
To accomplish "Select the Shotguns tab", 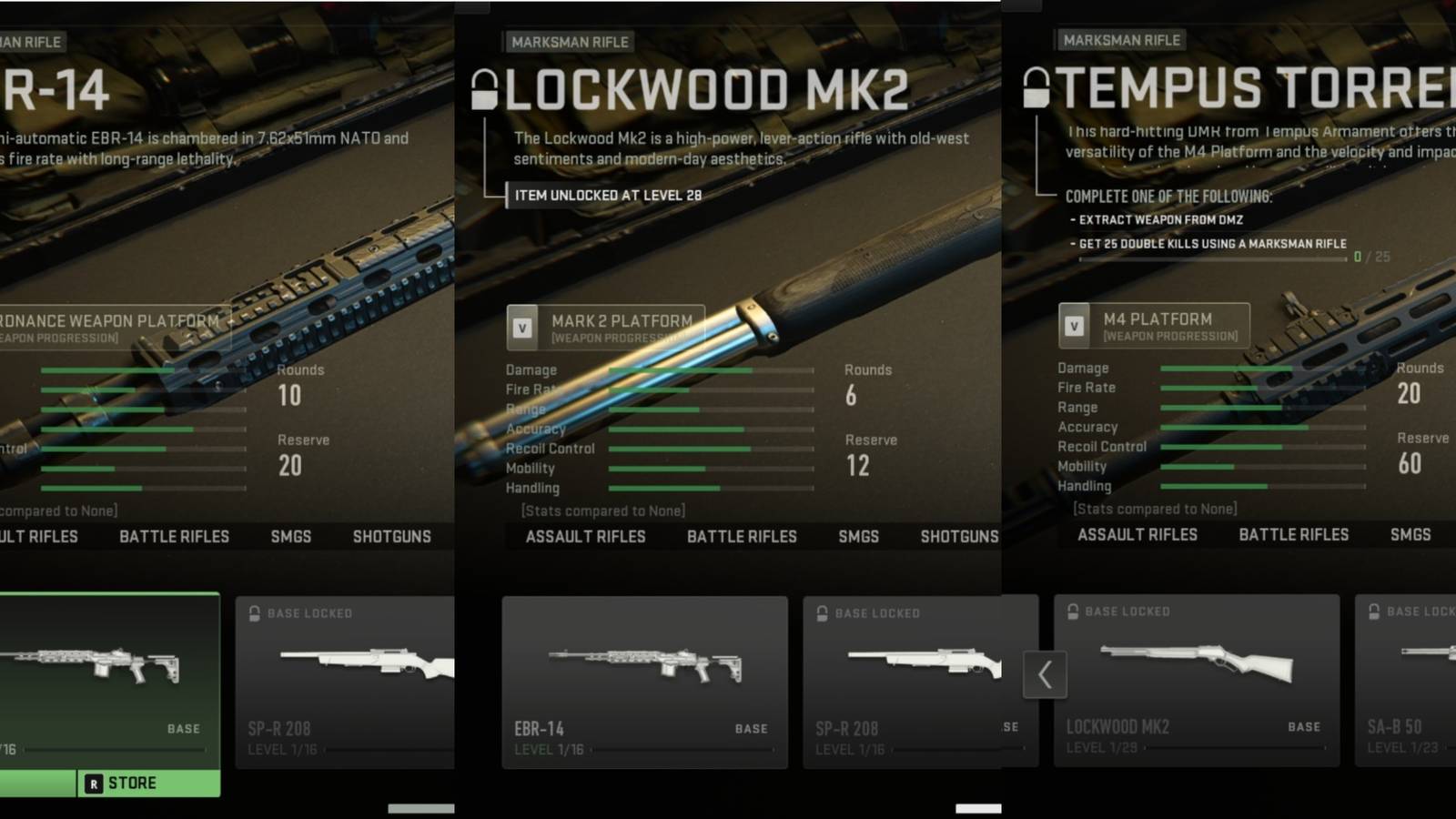I will click(956, 536).
